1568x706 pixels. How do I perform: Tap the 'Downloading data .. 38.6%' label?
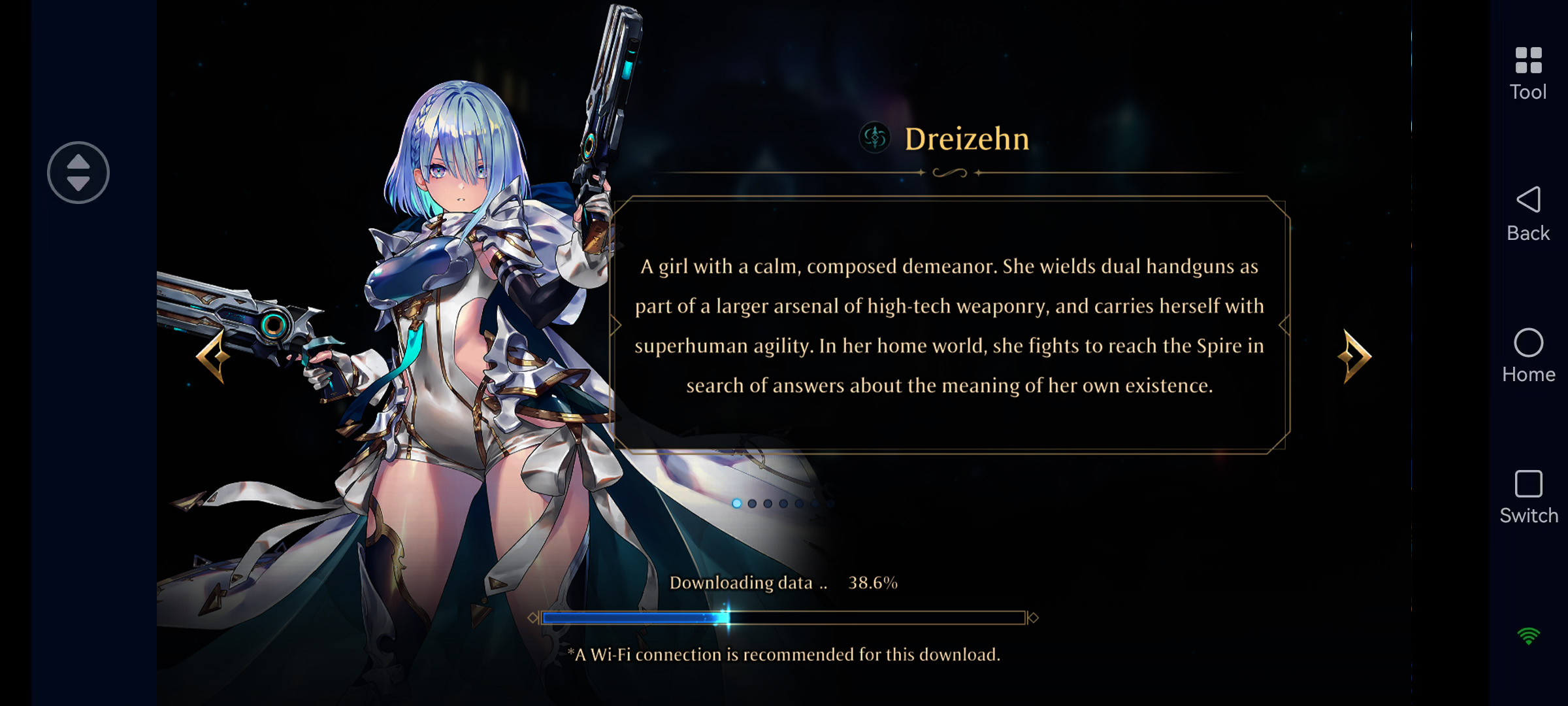[x=784, y=581]
